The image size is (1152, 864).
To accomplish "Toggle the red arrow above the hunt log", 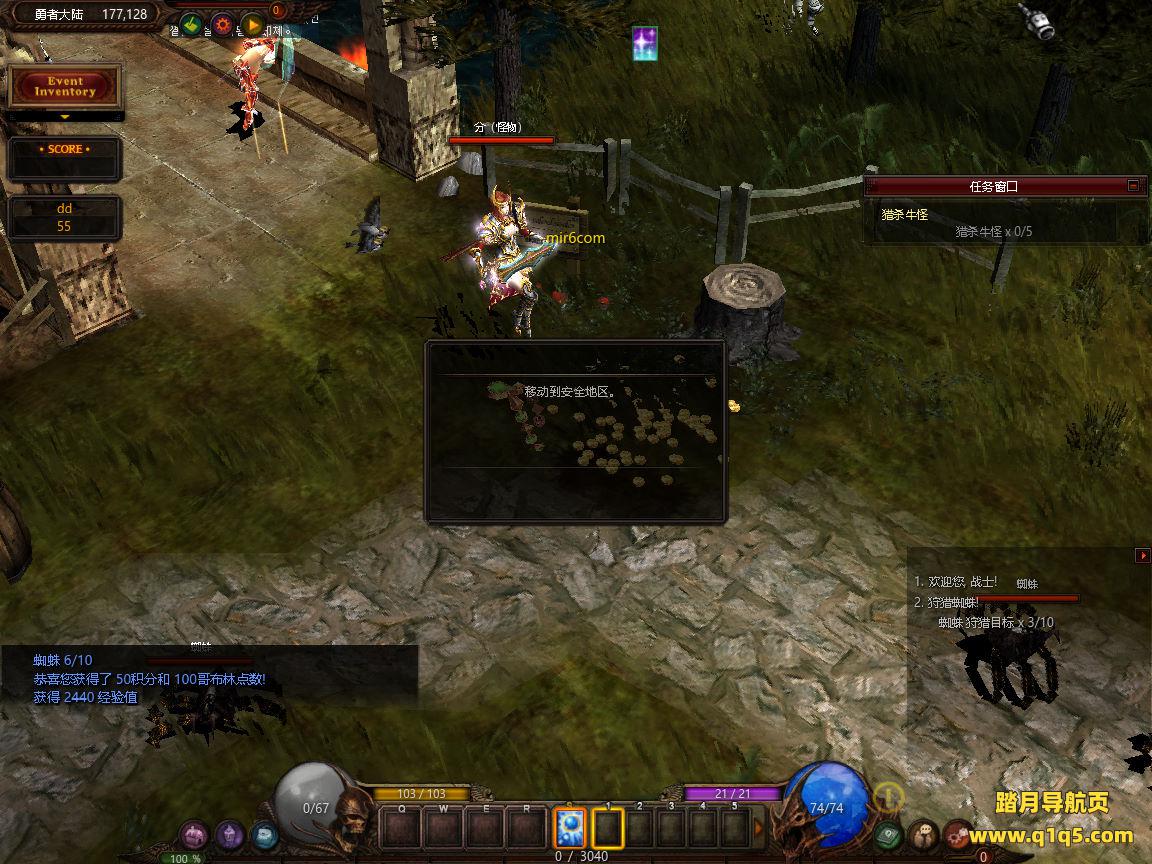I will (x=1143, y=556).
